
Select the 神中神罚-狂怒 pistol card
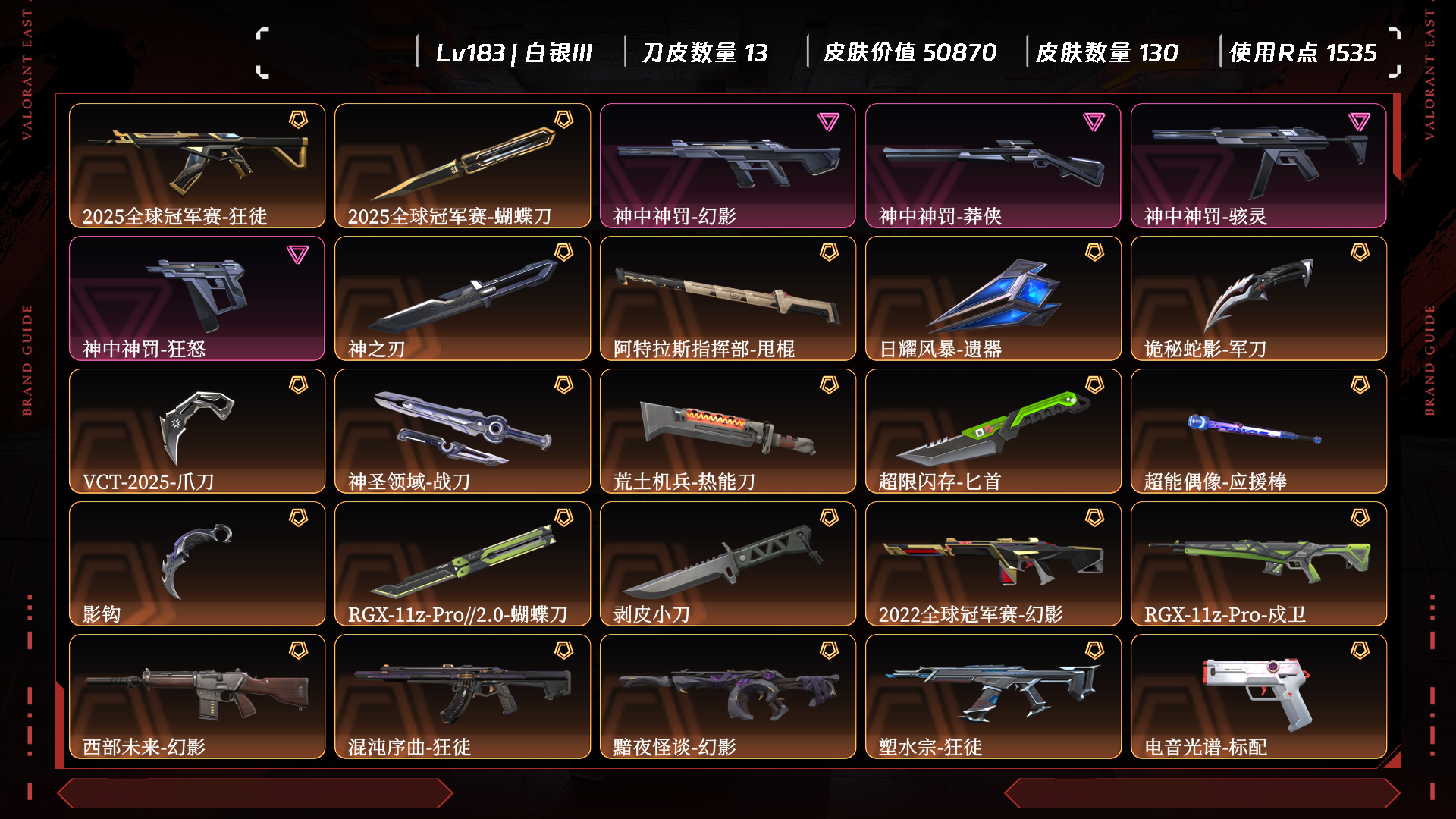197,298
